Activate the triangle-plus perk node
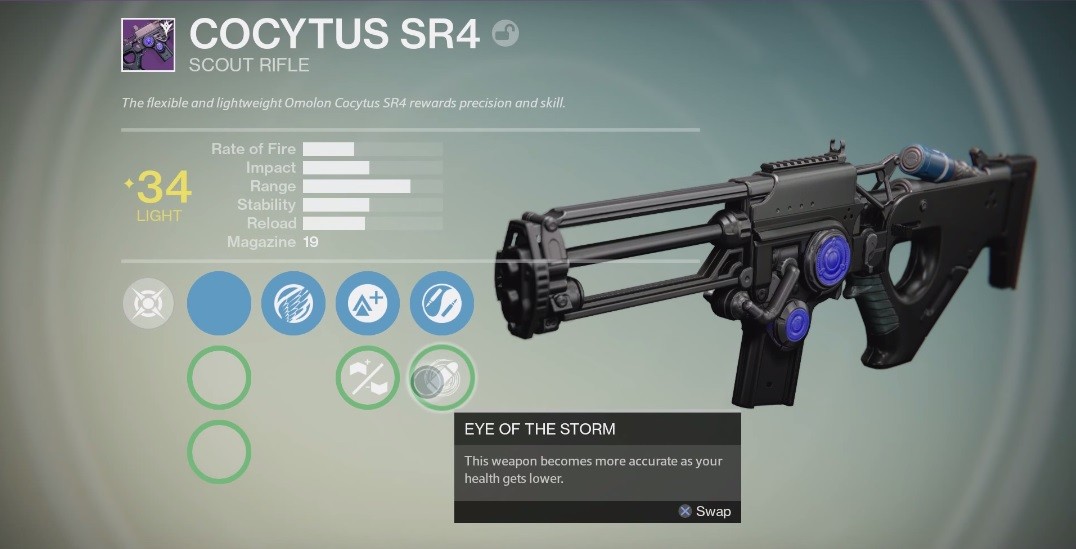The image size is (1076, 549). pyautogui.click(x=367, y=303)
